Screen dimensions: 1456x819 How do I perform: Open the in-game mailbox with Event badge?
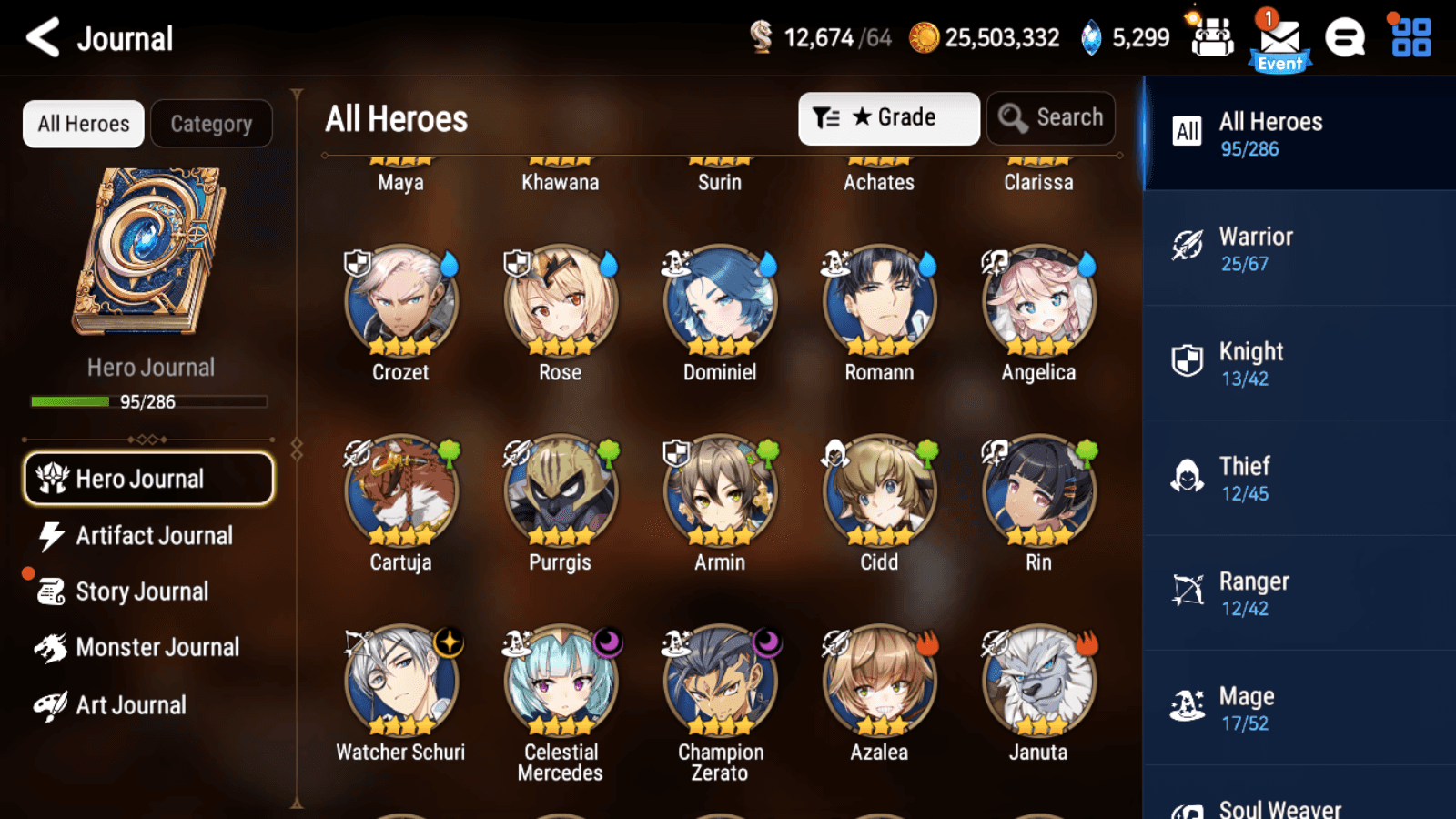(x=1279, y=38)
